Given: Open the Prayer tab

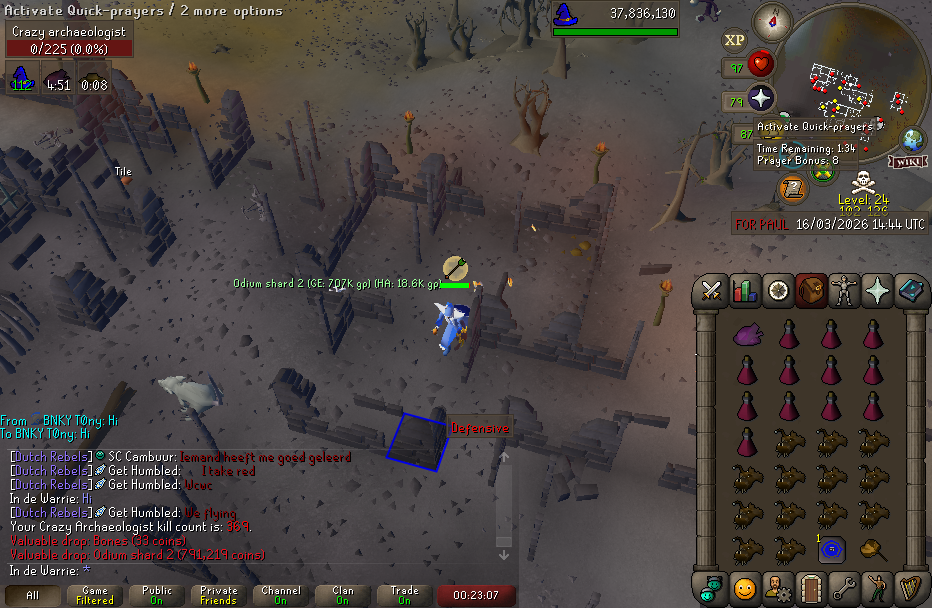Looking at the screenshot, I should [878, 291].
